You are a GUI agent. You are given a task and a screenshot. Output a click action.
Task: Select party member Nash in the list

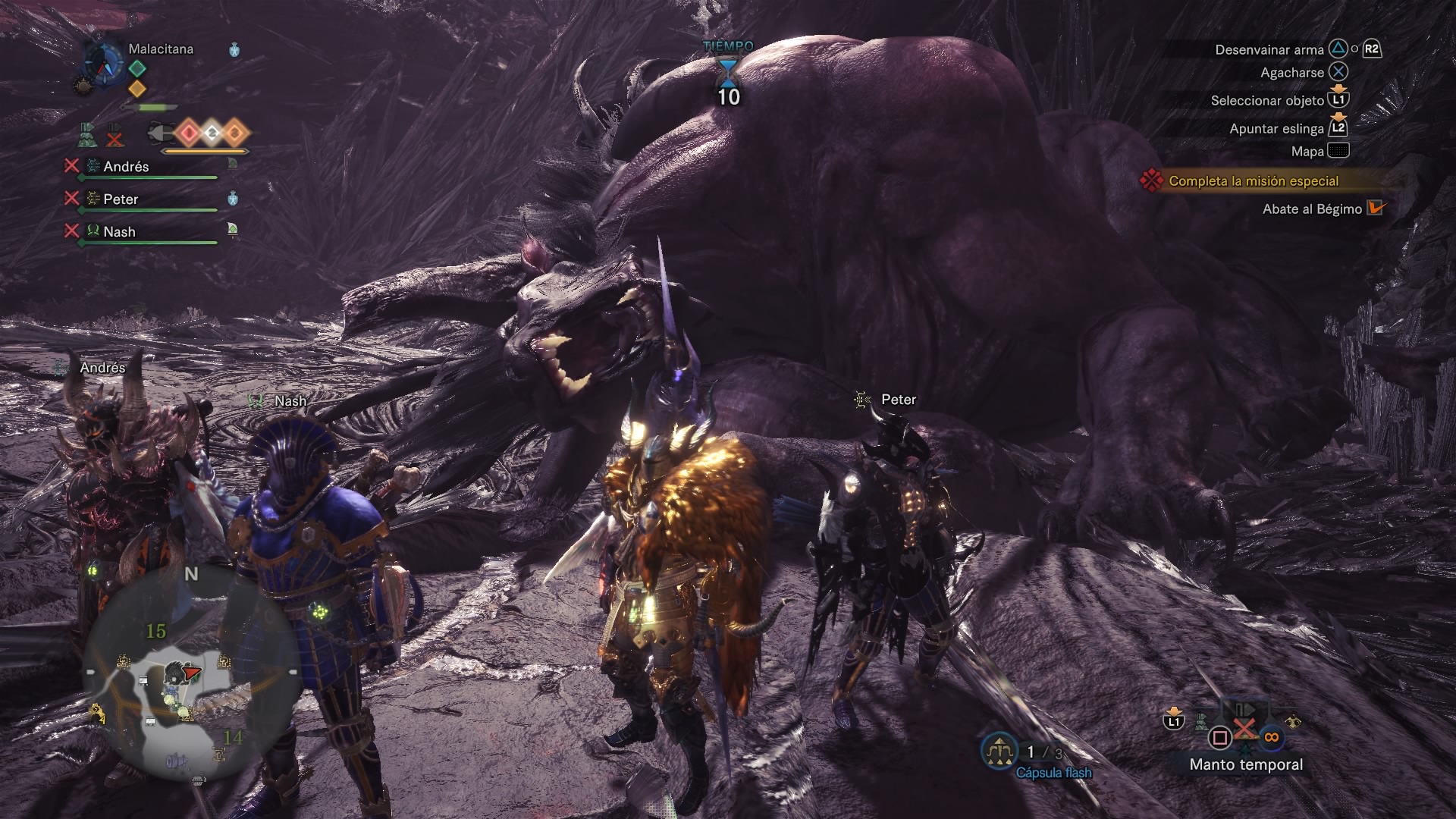119,232
